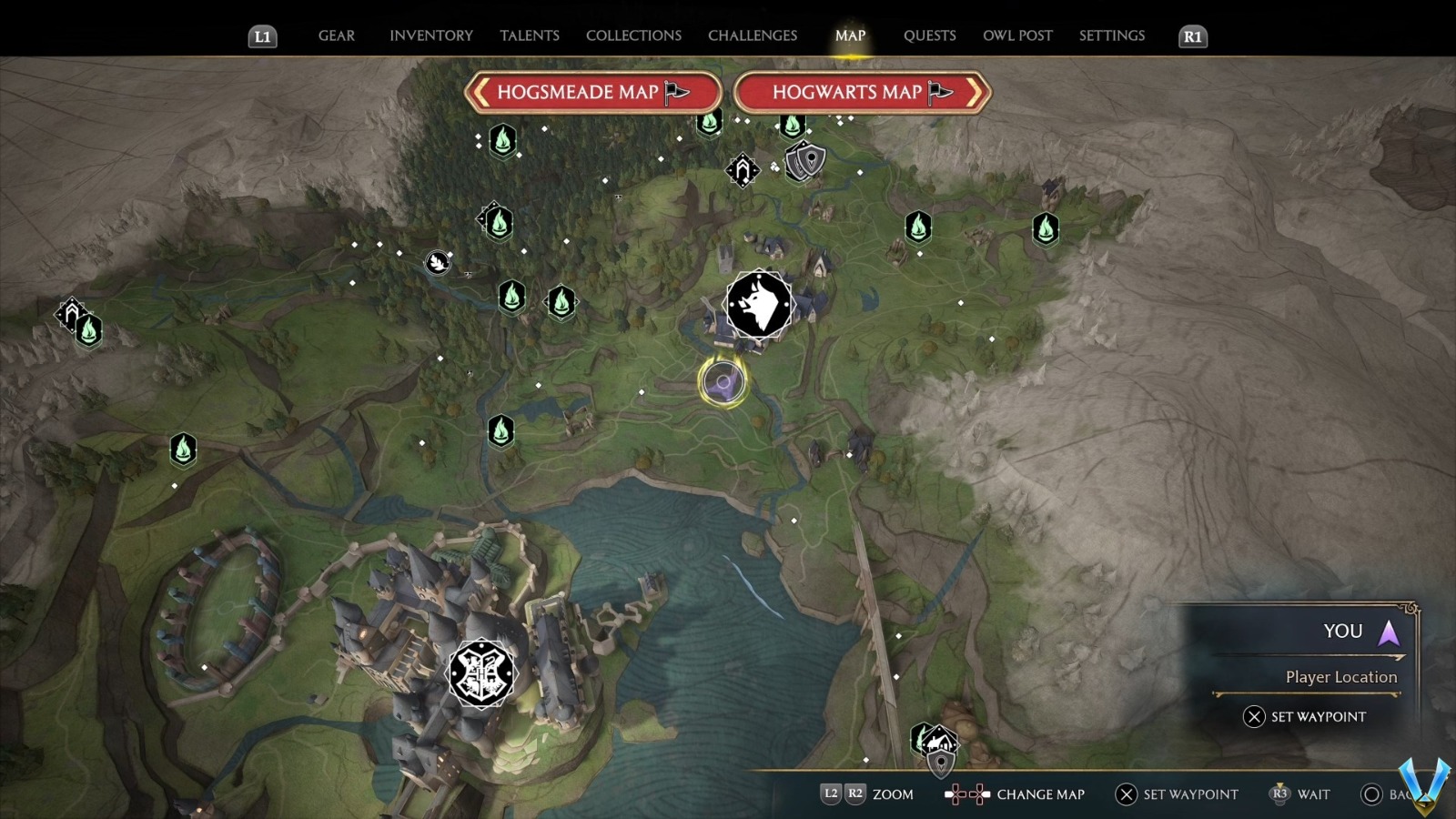The height and width of the screenshot is (819, 1456).
Task: Switch to the Quests tab
Action: click(929, 35)
